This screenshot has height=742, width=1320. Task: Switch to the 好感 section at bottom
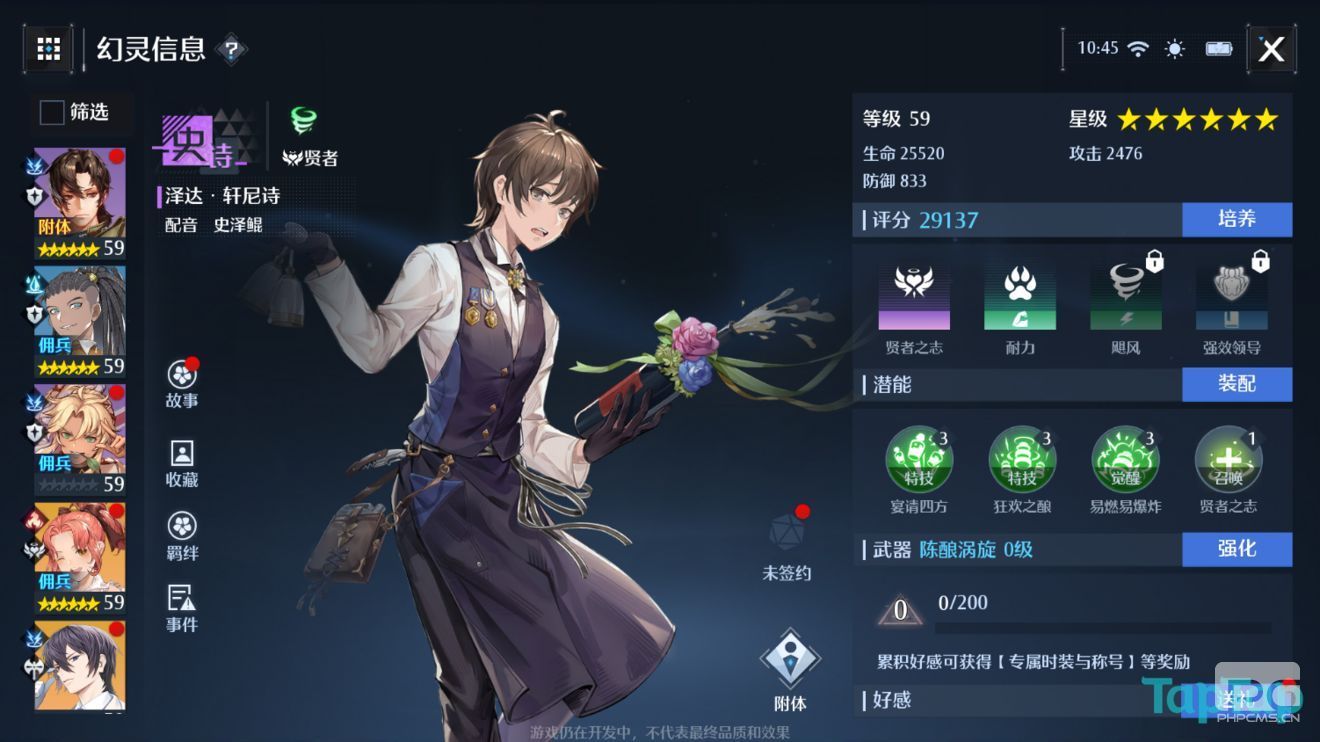pyautogui.click(x=889, y=701)
